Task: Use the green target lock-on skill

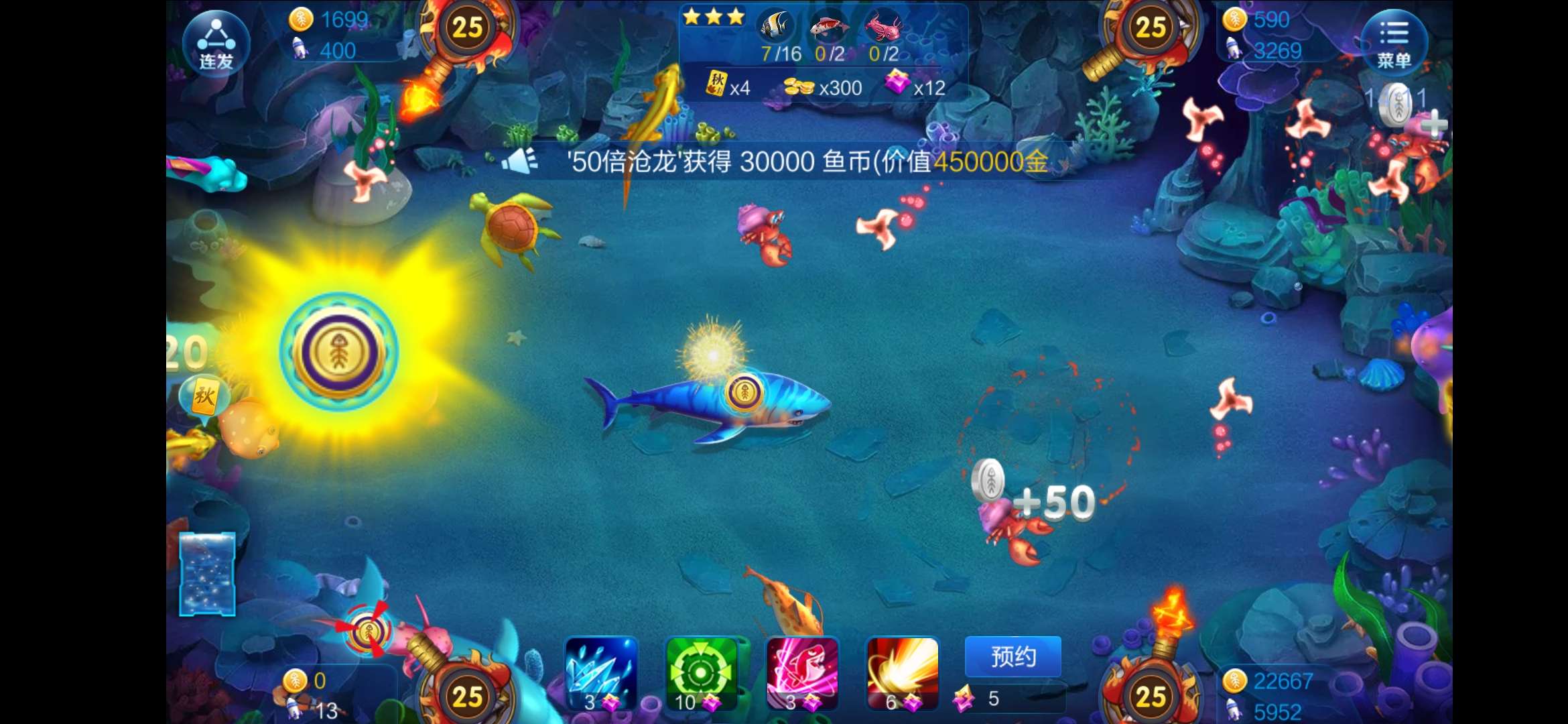Action: (x=702, y=673)
